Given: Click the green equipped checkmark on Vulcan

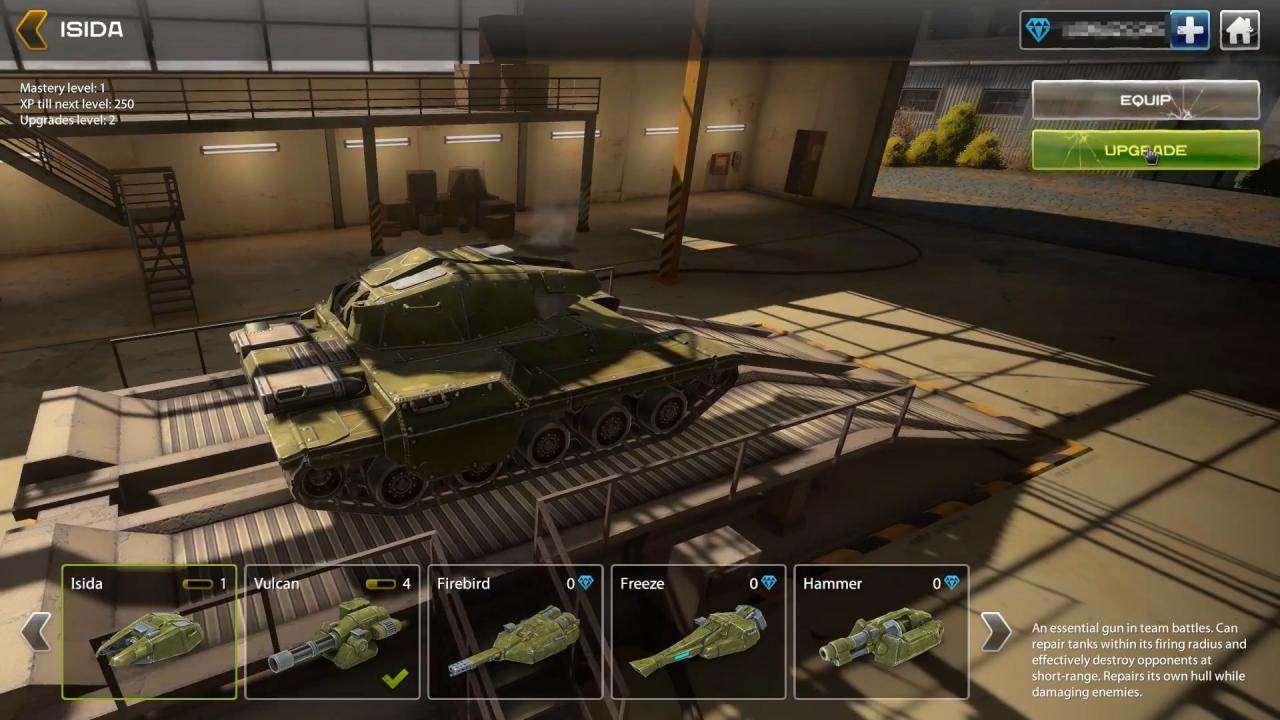Looking at the screenshot, I should coord(396,678).
